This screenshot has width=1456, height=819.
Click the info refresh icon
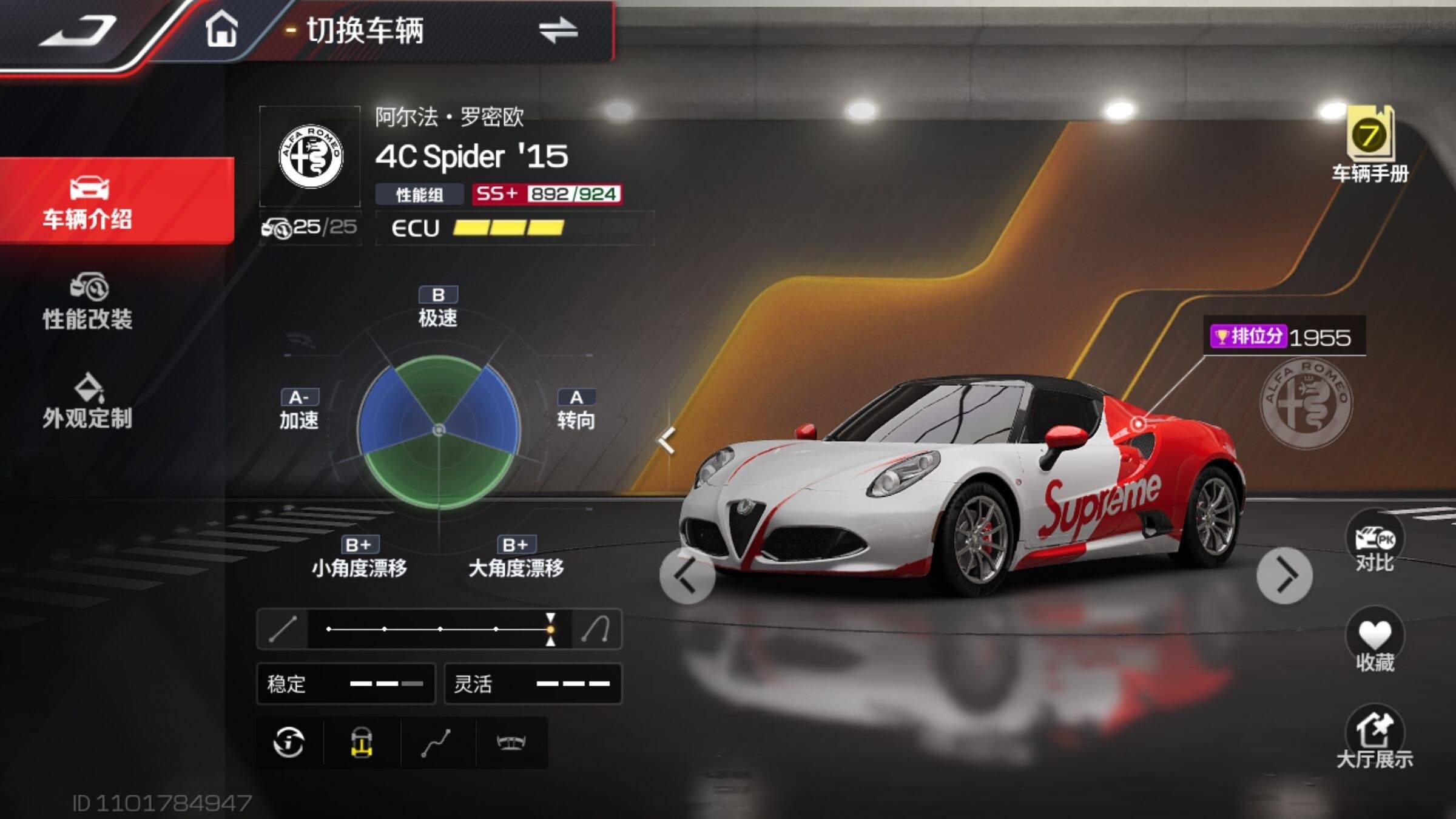(289, 743)
